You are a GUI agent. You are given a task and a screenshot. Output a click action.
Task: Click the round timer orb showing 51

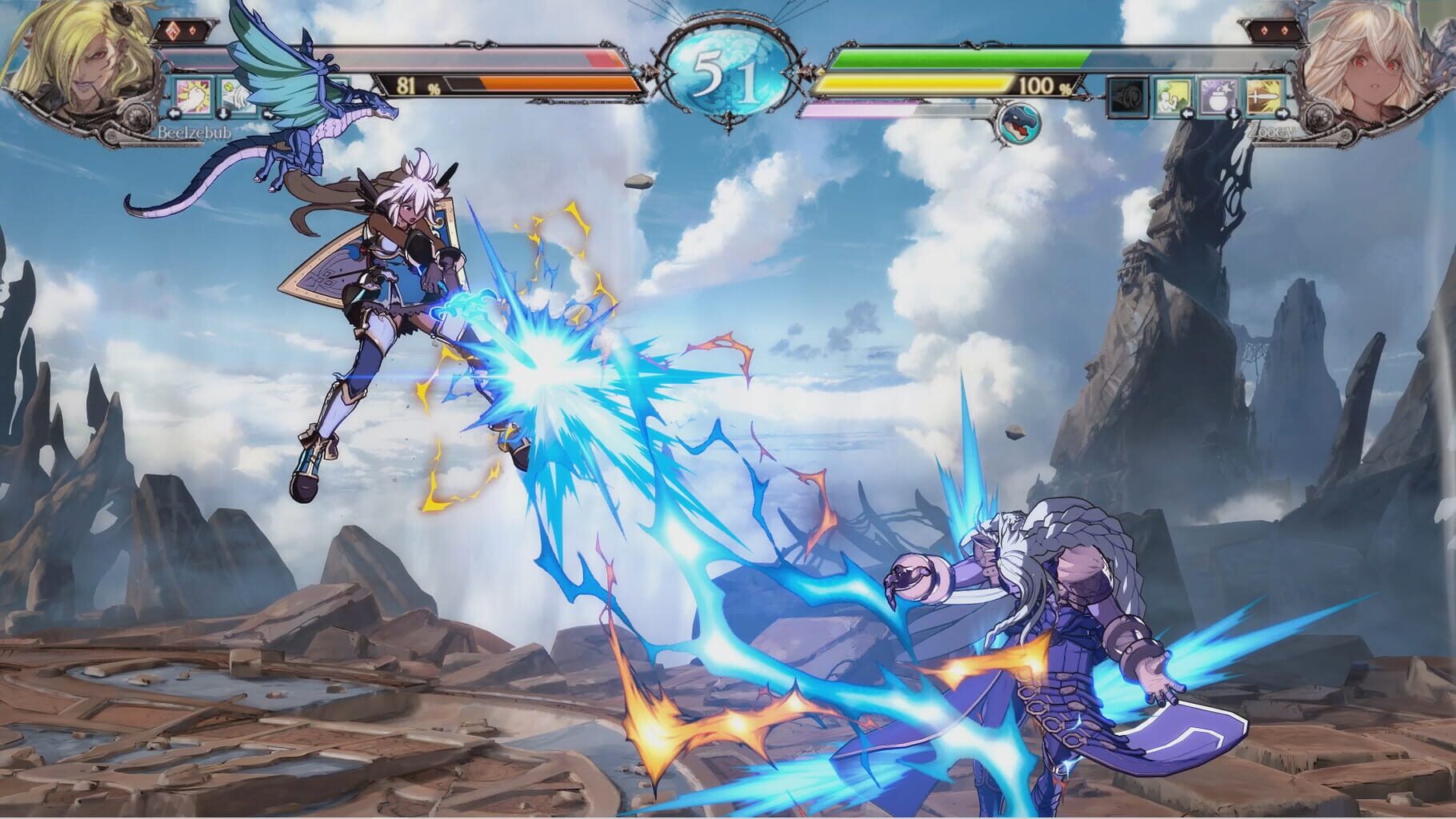tap(730, 68)
